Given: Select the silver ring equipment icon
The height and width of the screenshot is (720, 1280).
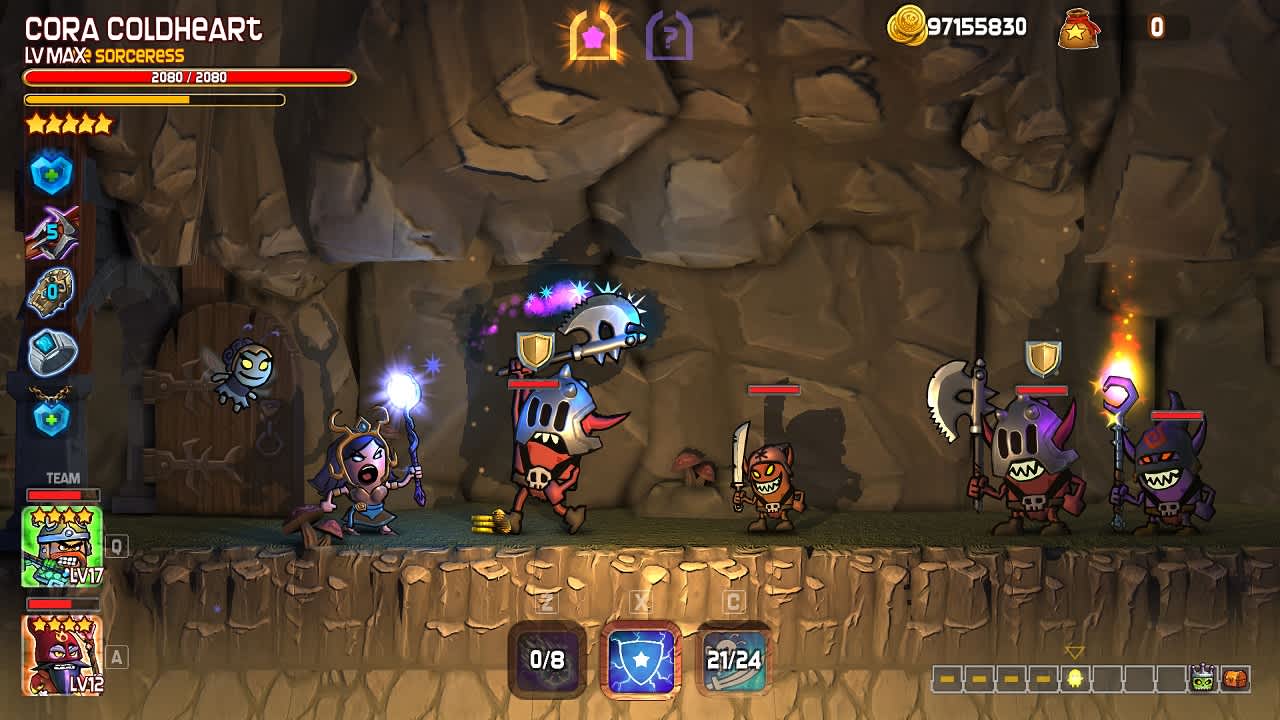Looking at the screenshot, I should point(52,350).
